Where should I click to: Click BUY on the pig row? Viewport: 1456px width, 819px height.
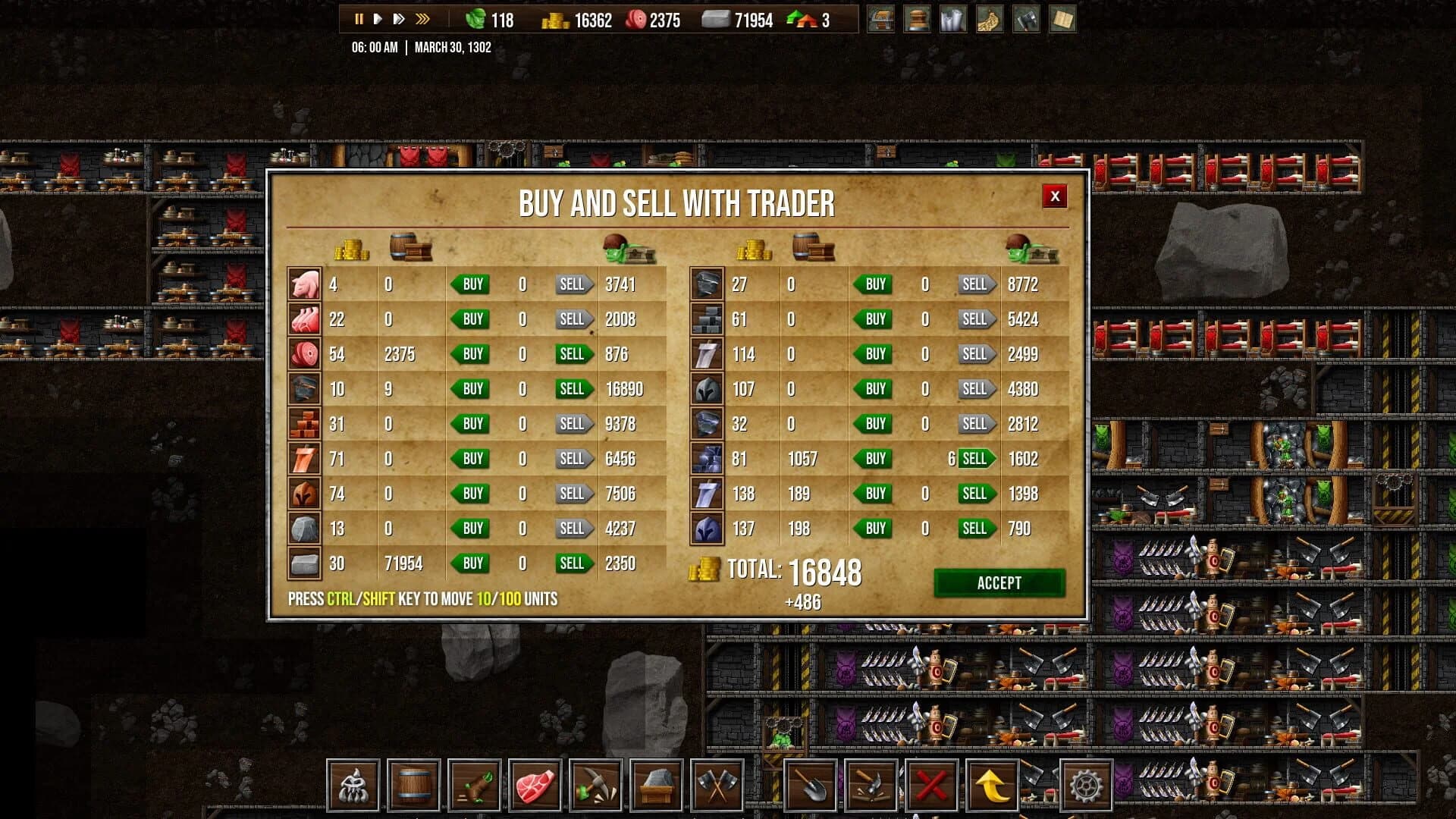(471, 284)
